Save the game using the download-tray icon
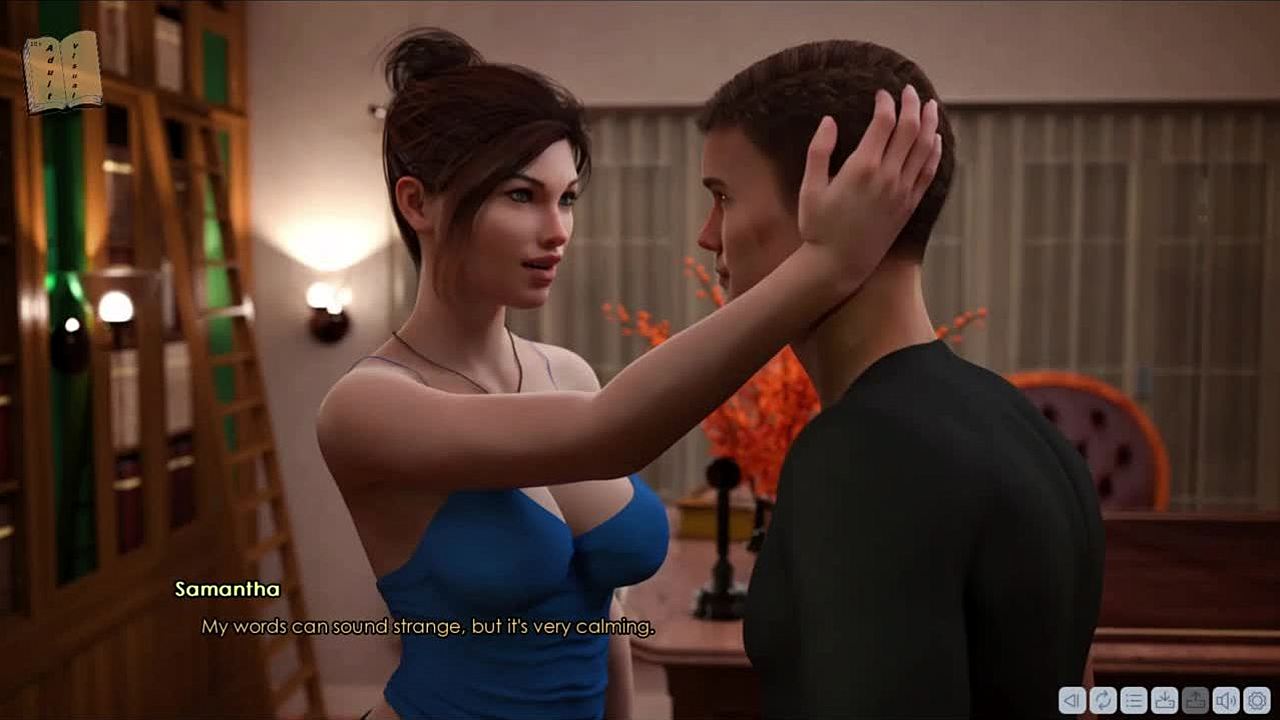Viewport: 1280px width, 720px height. click(1164, 700)
